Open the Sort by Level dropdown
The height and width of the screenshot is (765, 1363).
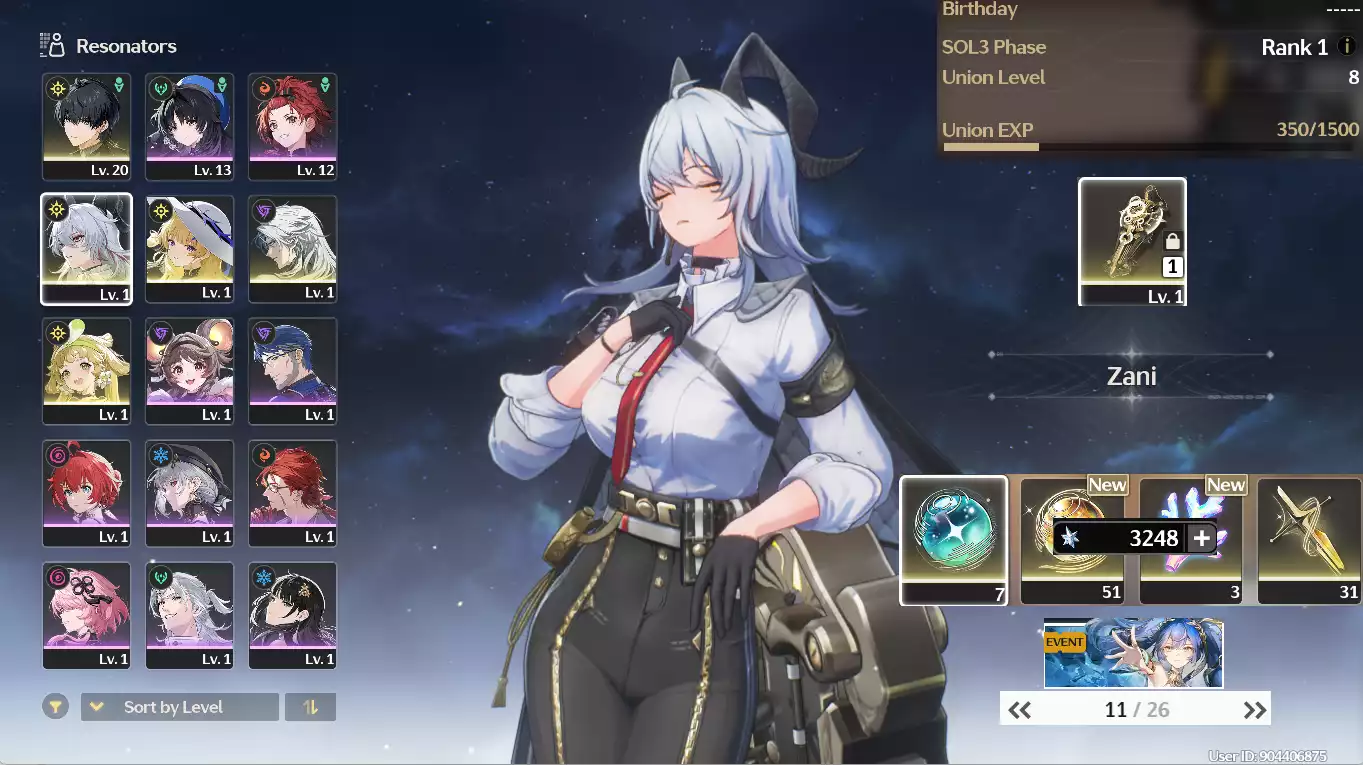[179, 707]
